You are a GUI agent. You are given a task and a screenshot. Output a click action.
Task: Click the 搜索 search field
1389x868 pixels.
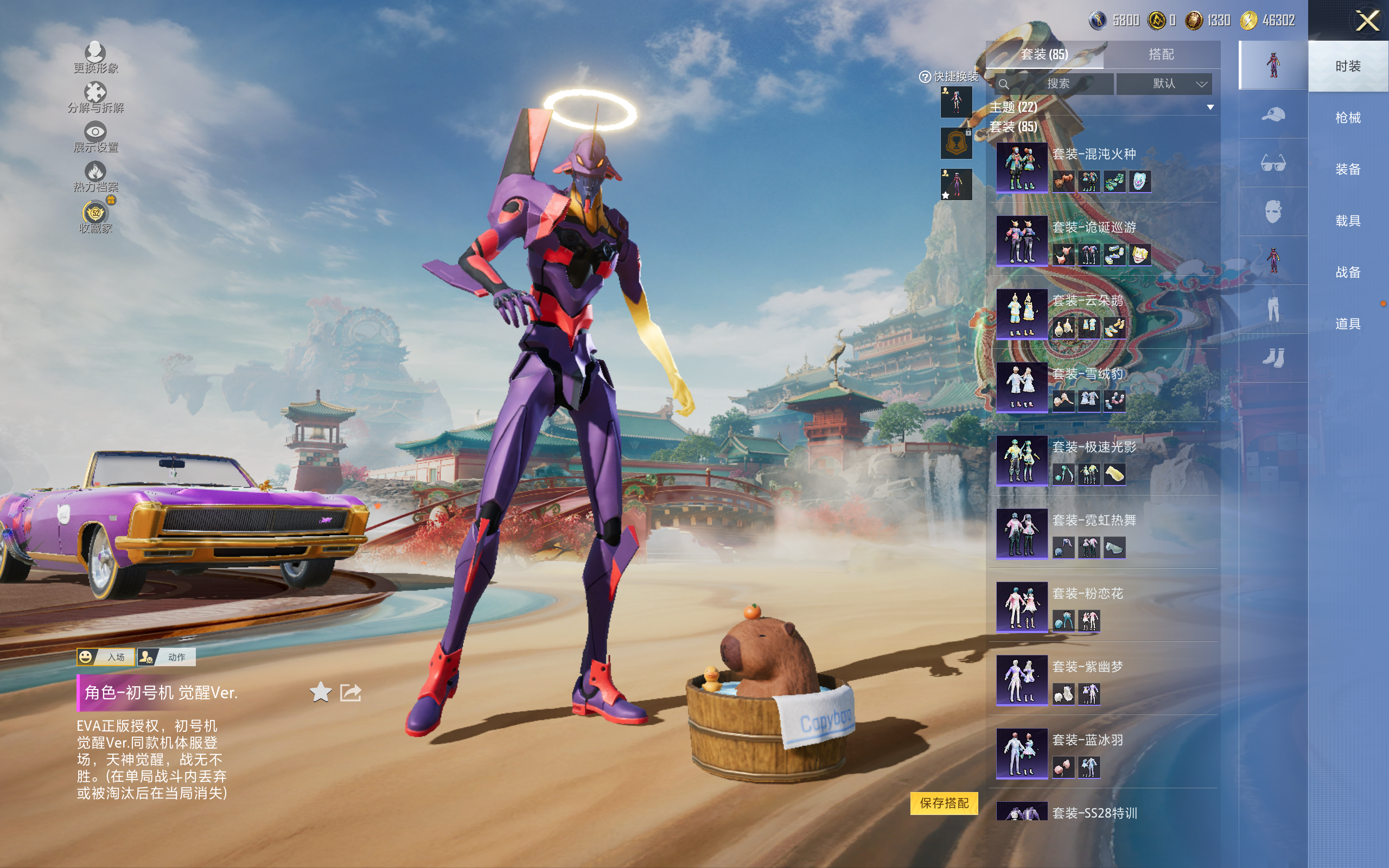click(1057, 84)
